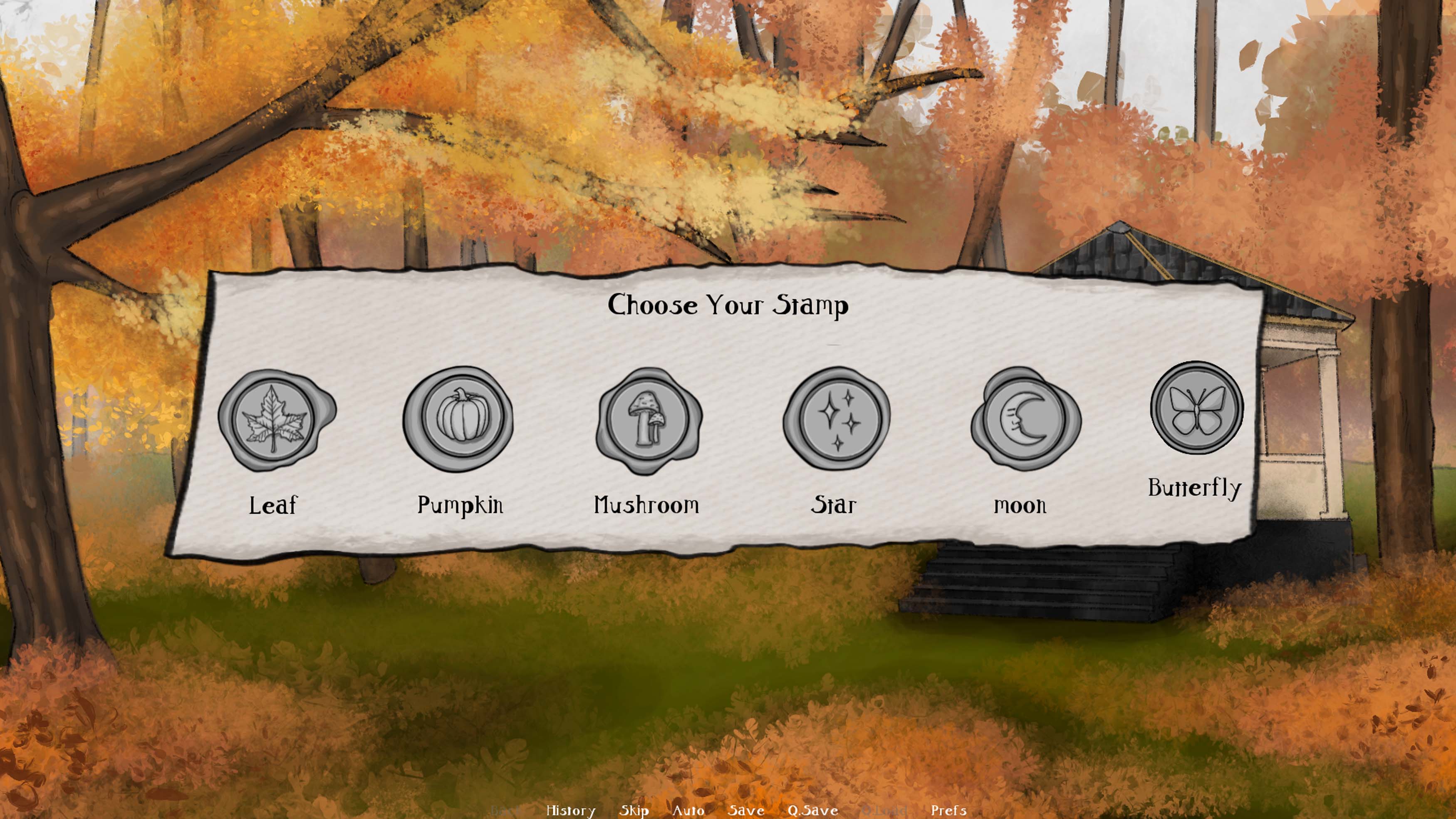
Task: Open the Save menu
Action: (745, 810)
